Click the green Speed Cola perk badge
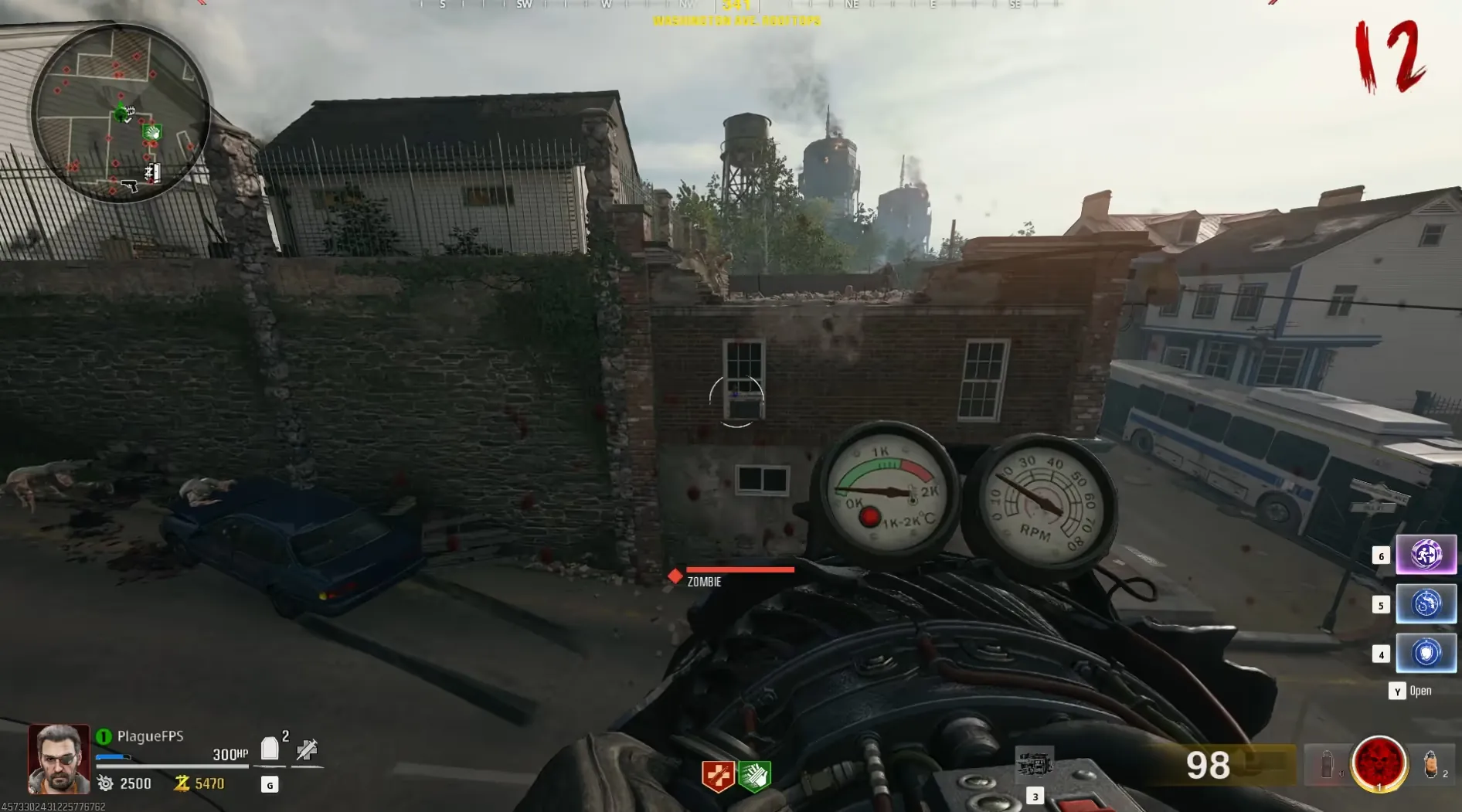Screen dimensions: 1462x812 pyautogui.click(x=754, y=776)
